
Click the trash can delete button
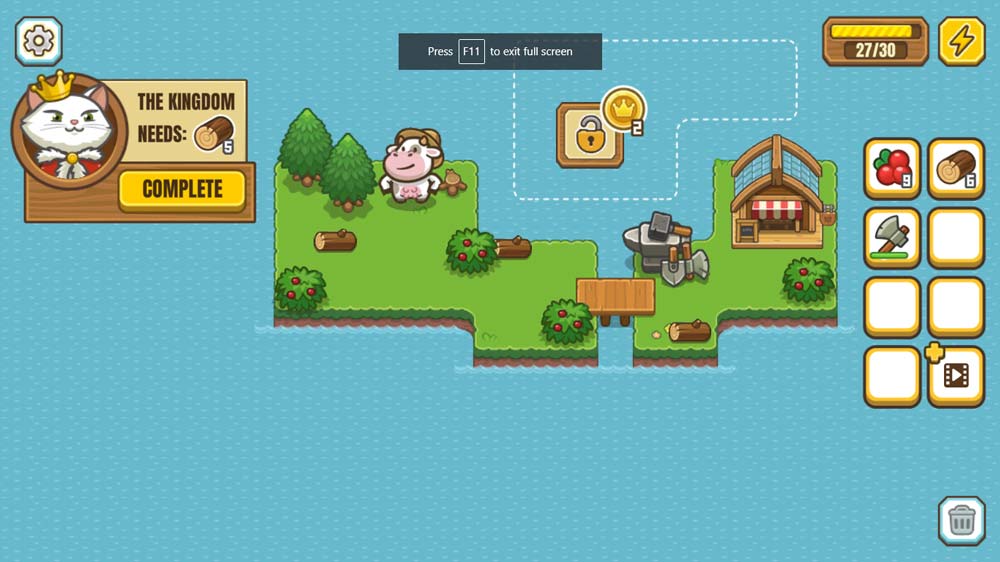(961, 520)
